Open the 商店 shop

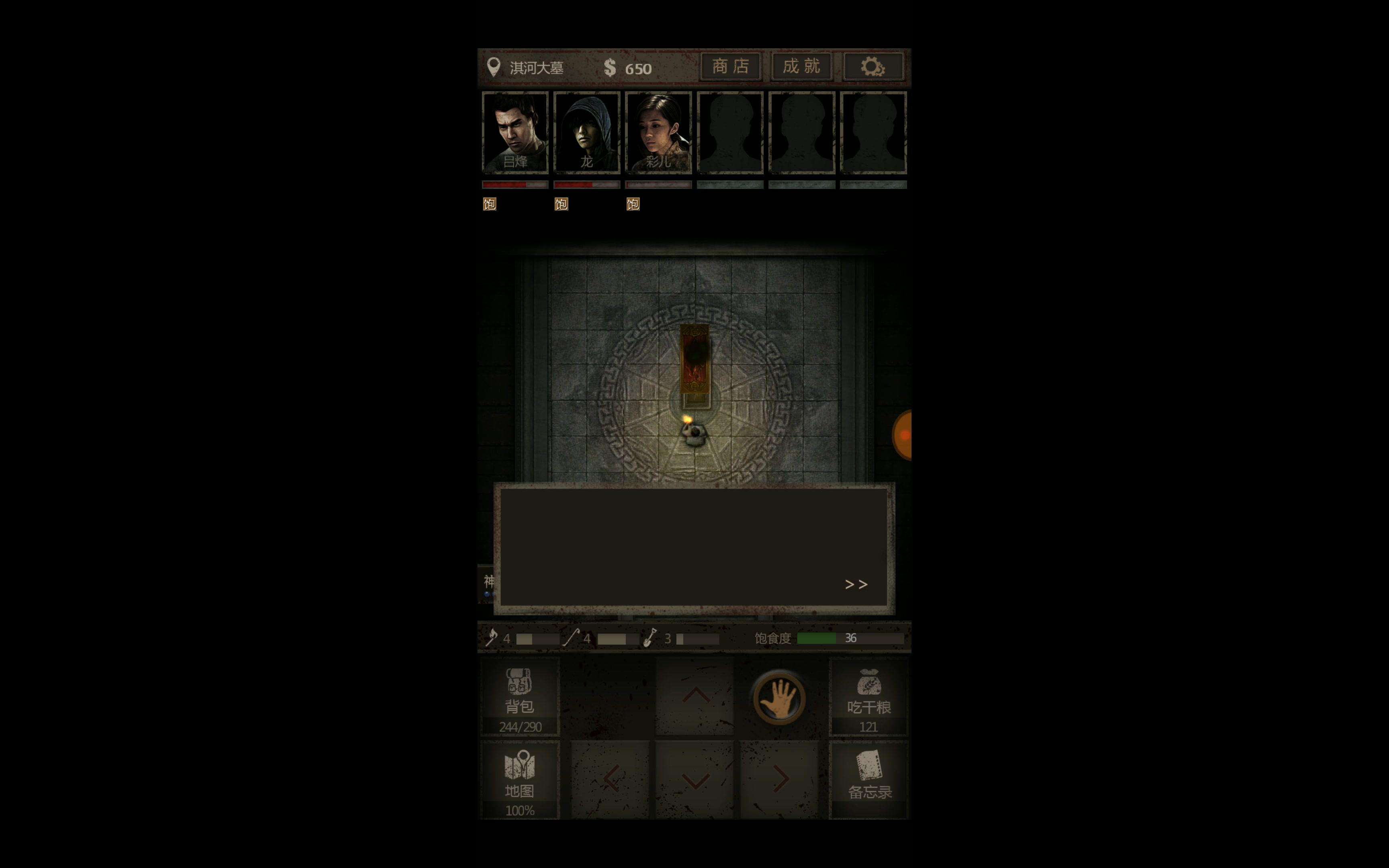click(x=730, y=67)
